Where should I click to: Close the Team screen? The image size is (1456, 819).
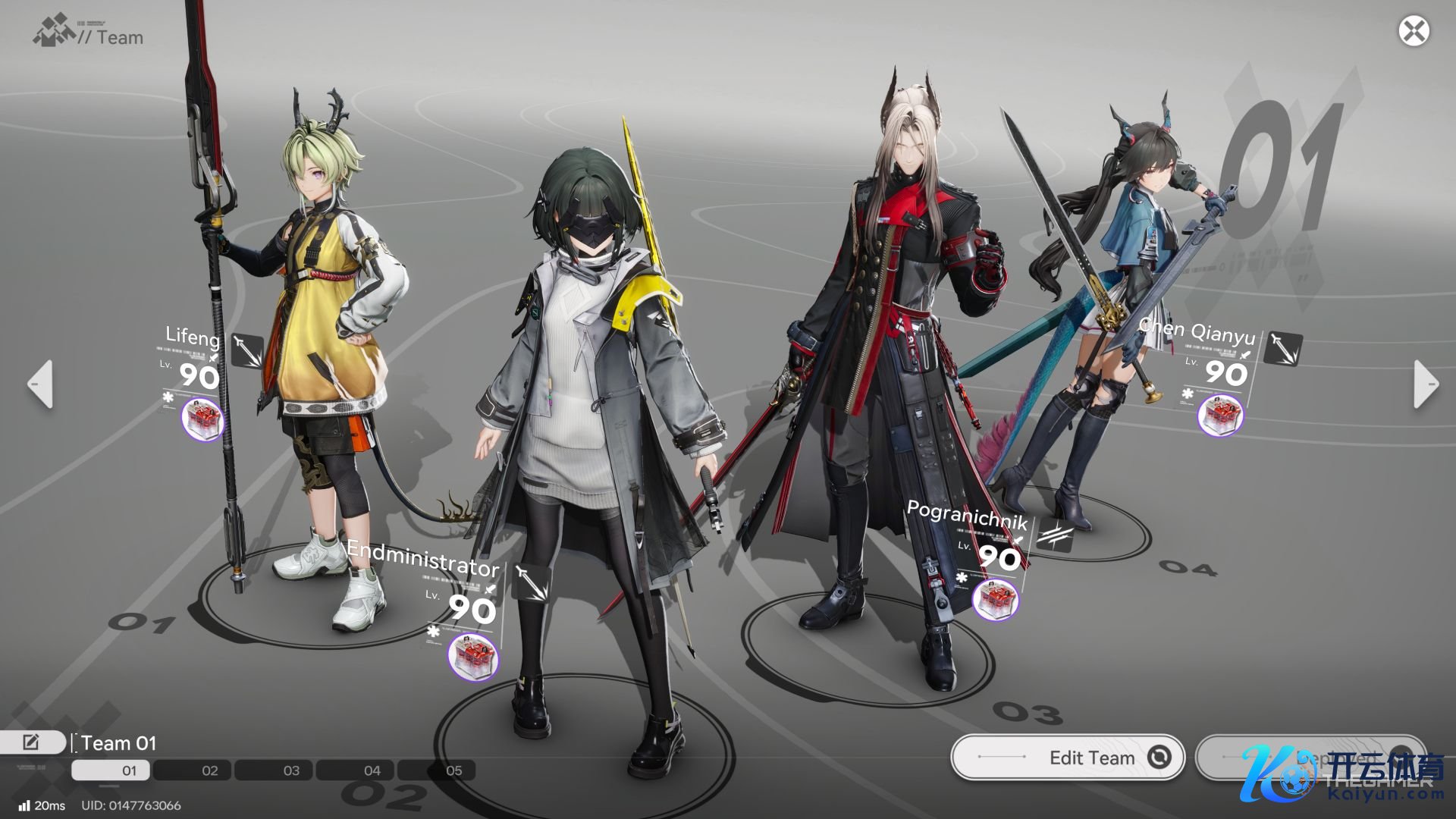point(1414,31)
